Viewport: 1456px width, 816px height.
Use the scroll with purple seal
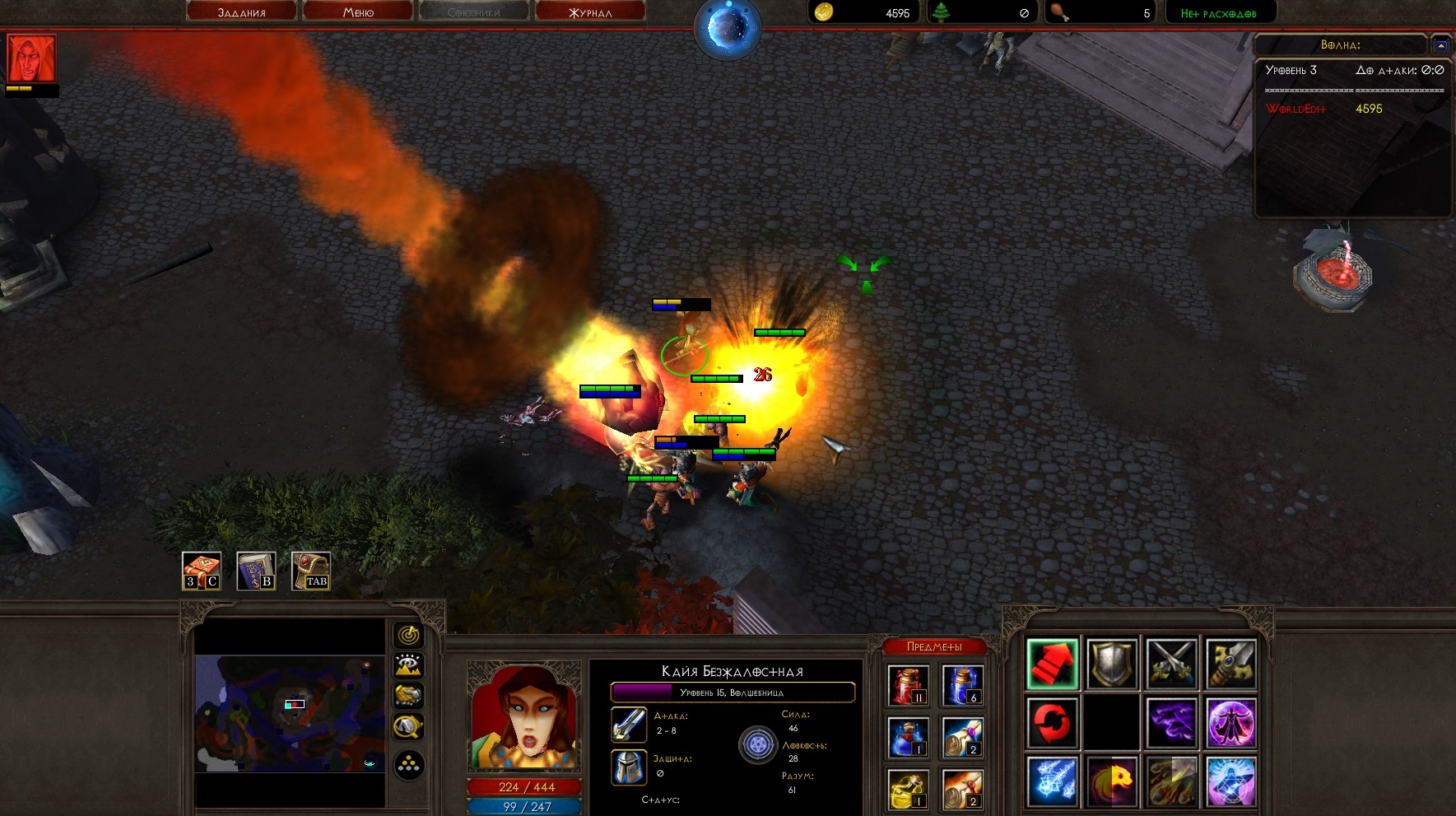tap(962, 737)
